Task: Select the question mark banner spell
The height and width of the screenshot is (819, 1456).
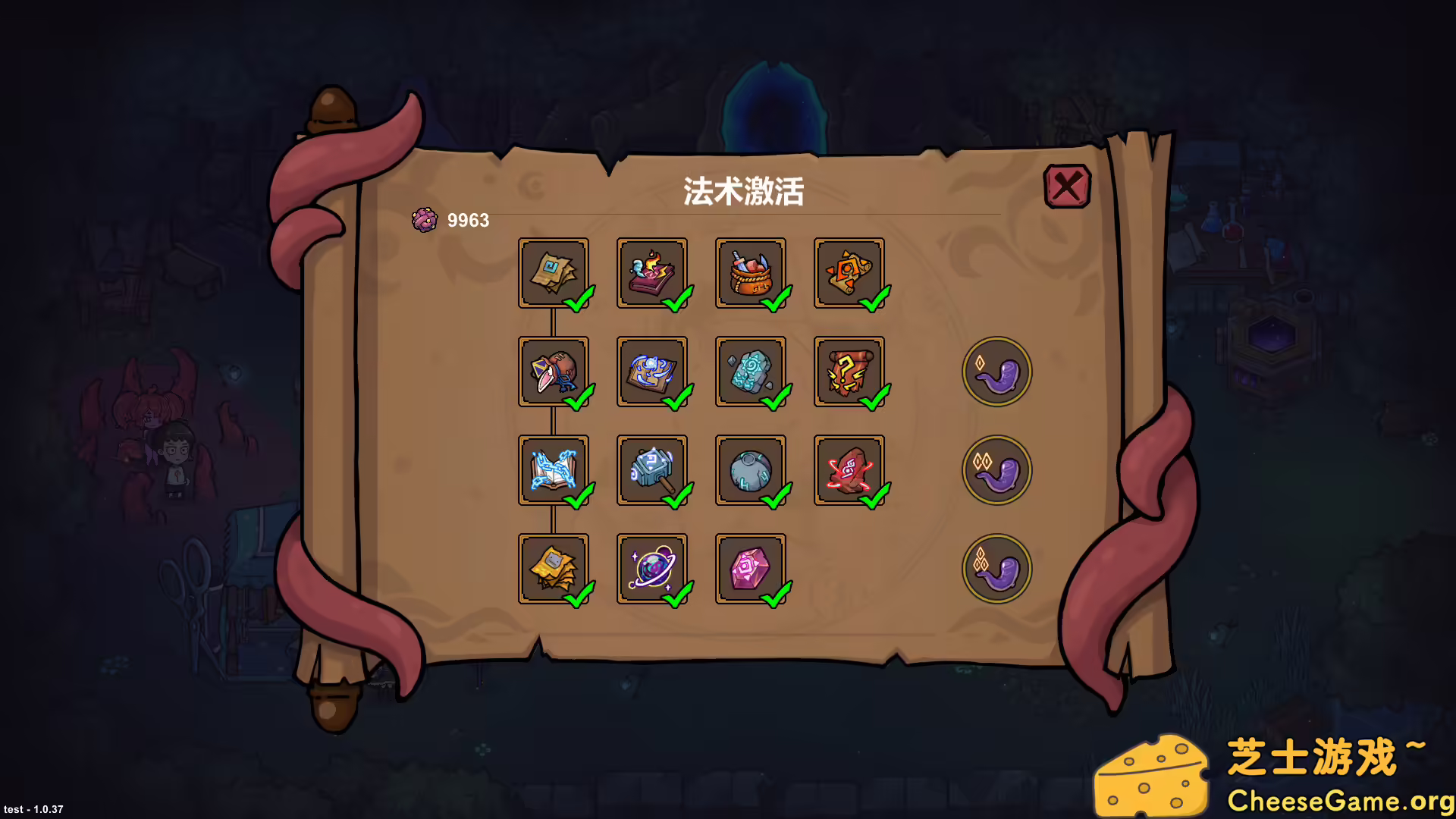Action: (x=849, y=372)
